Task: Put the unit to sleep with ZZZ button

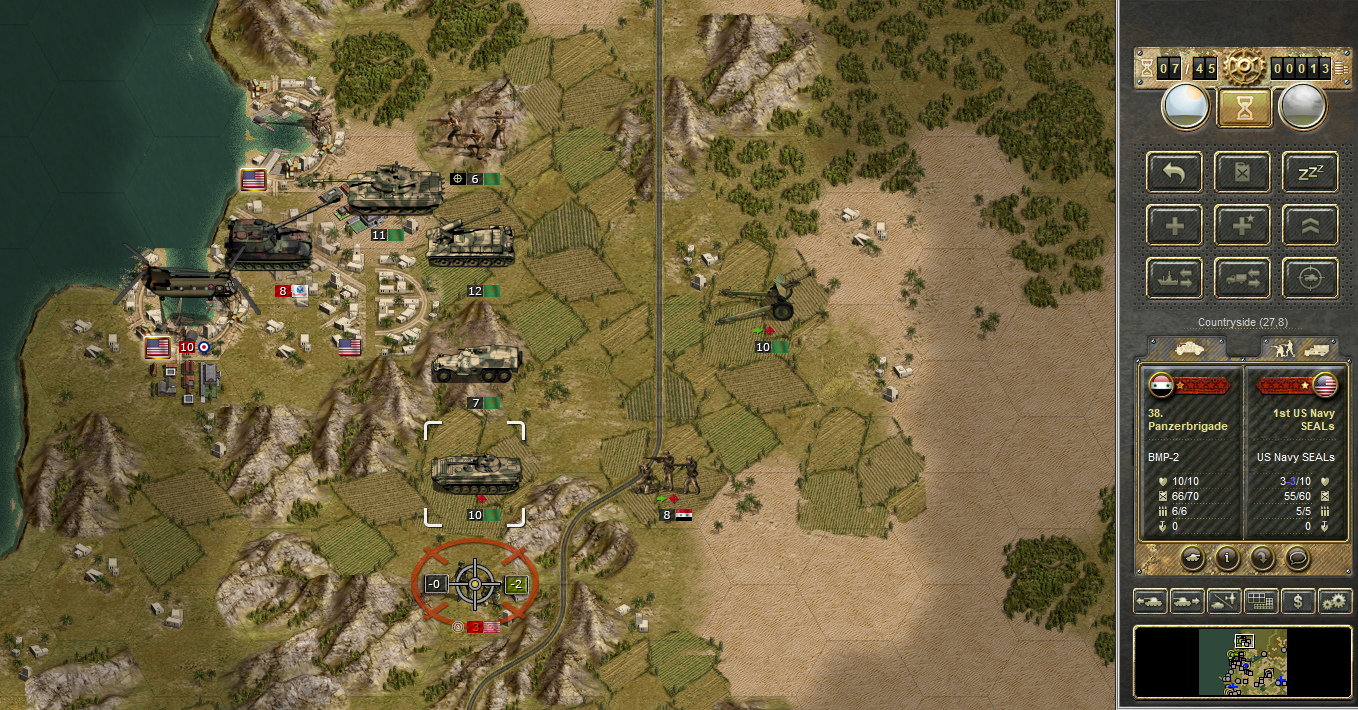Action: [x=1310, y=172]
